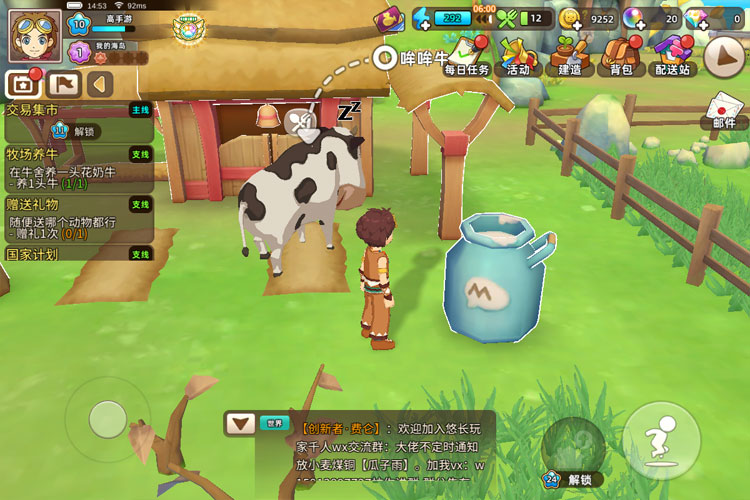Open the 建造 build menu
The width and height of the screenshot is (750, 500).
click(570, 56)
